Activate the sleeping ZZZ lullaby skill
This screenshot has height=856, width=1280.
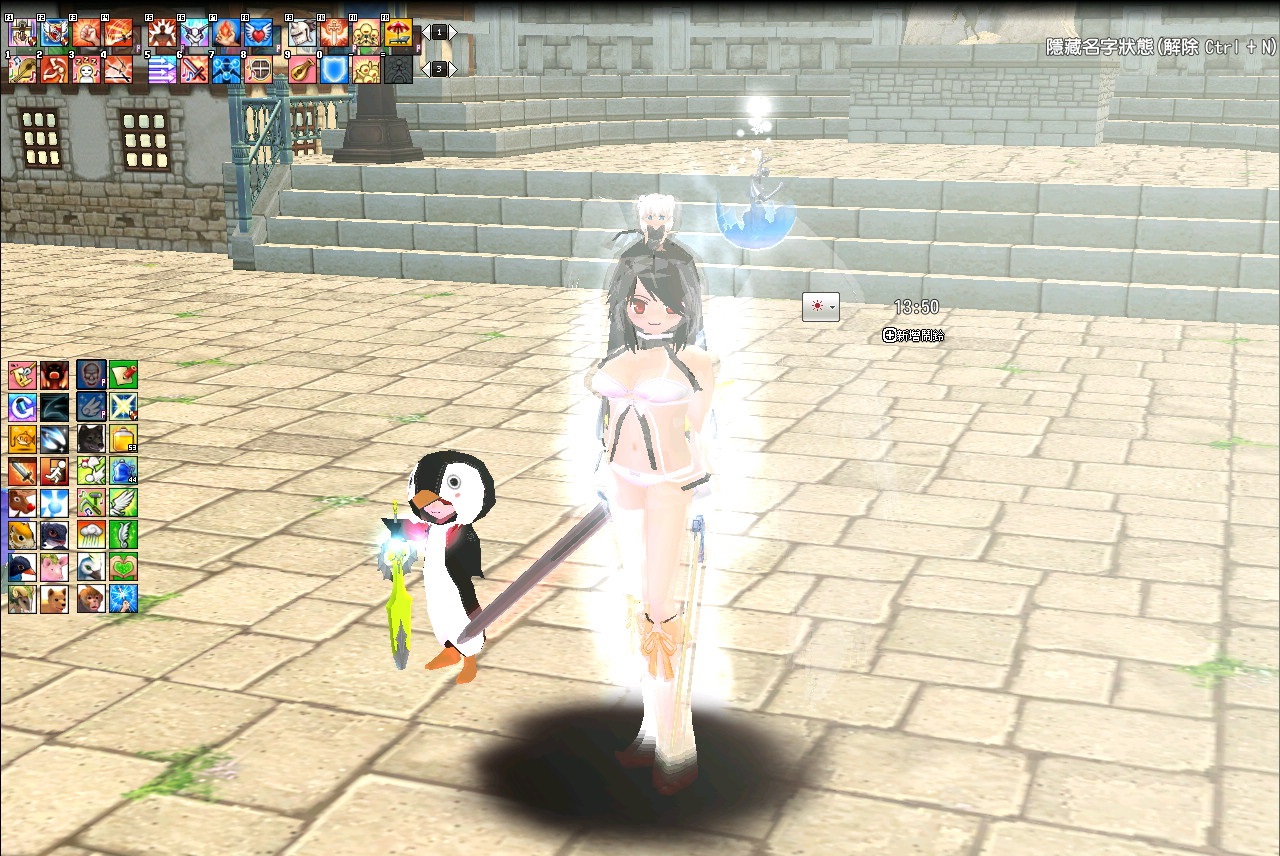[86, 69]
